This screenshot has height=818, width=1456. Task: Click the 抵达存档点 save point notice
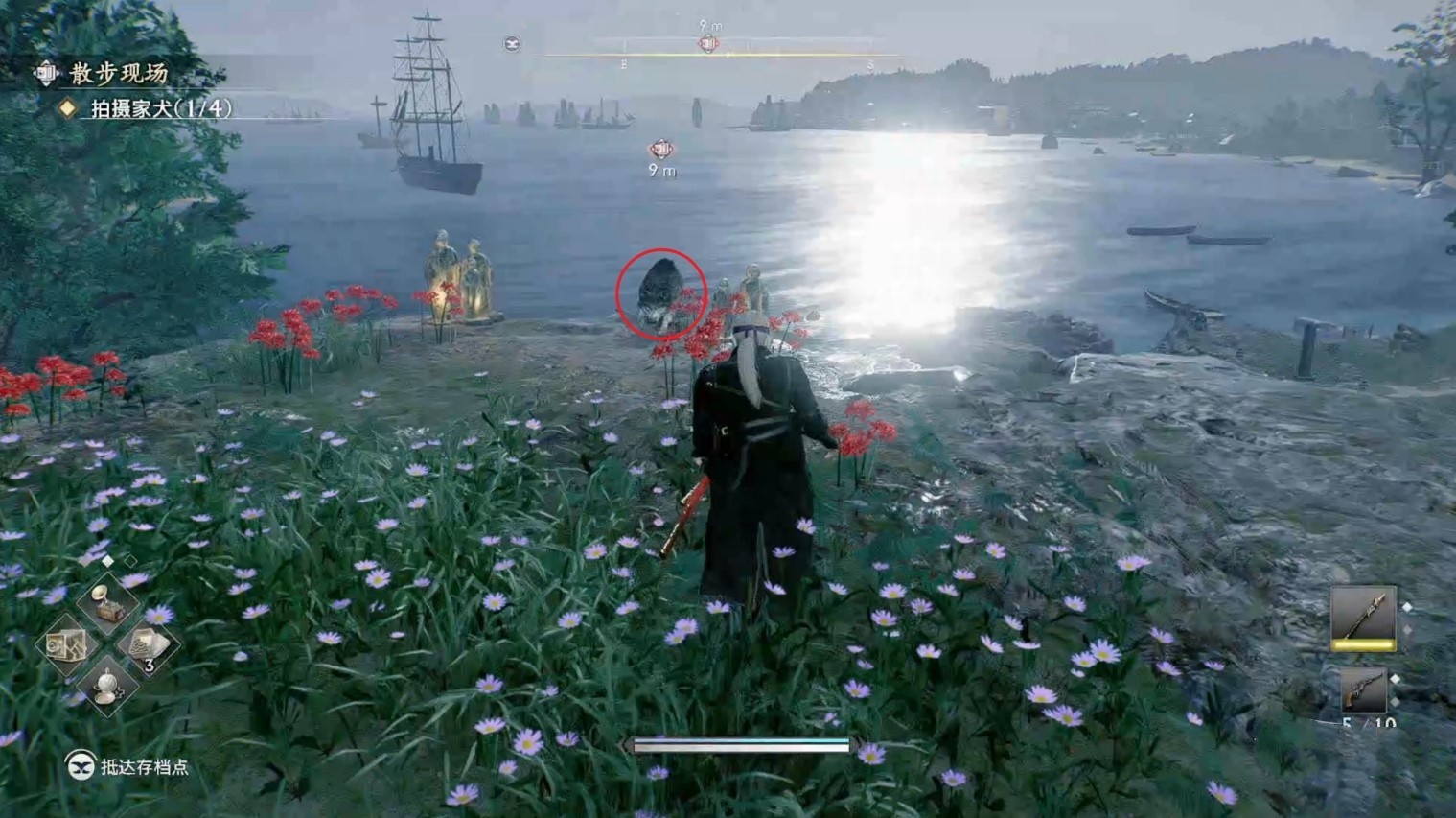tap(128, 766)
